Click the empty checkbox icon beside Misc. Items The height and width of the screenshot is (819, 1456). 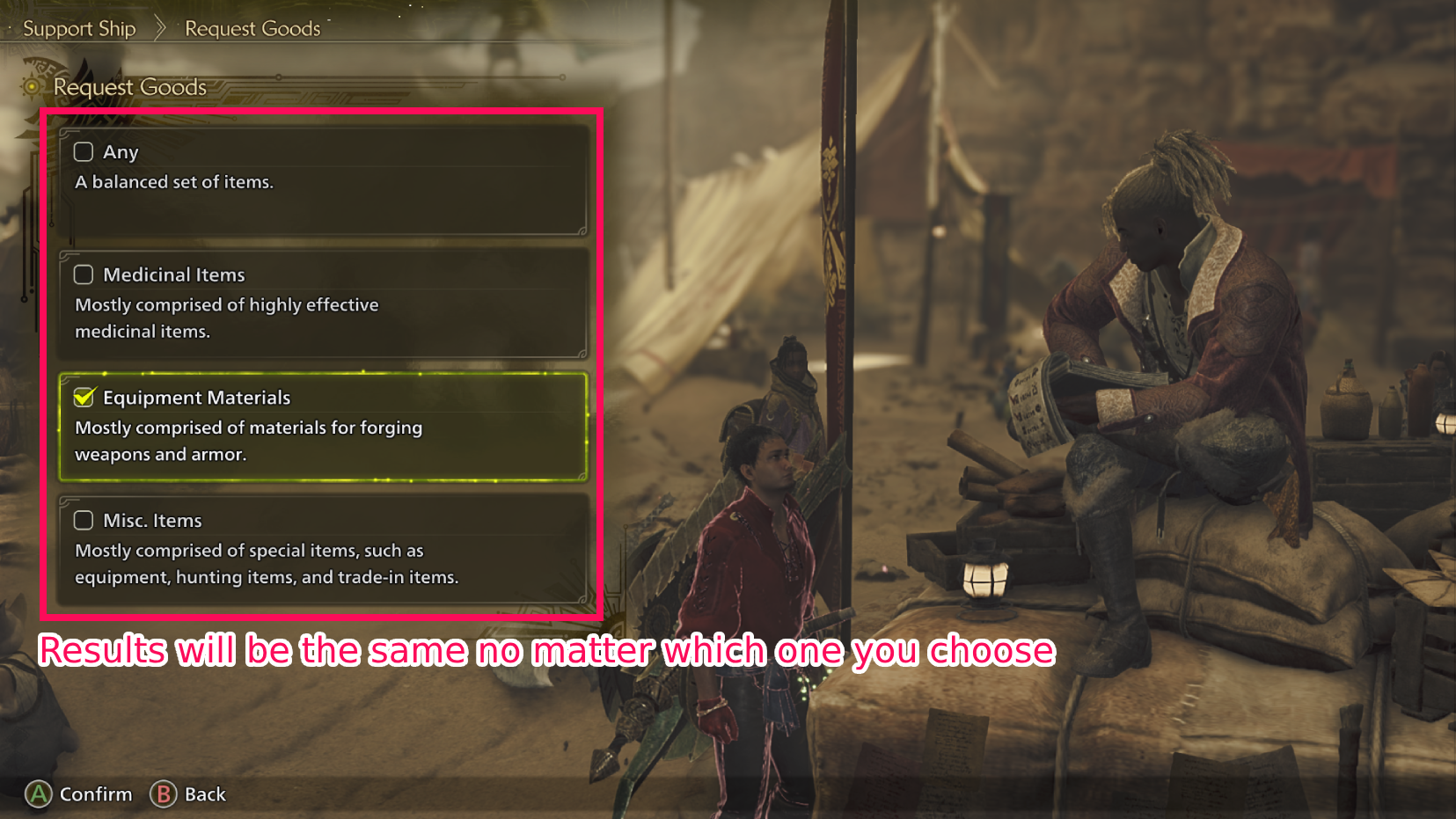[84, 520]
